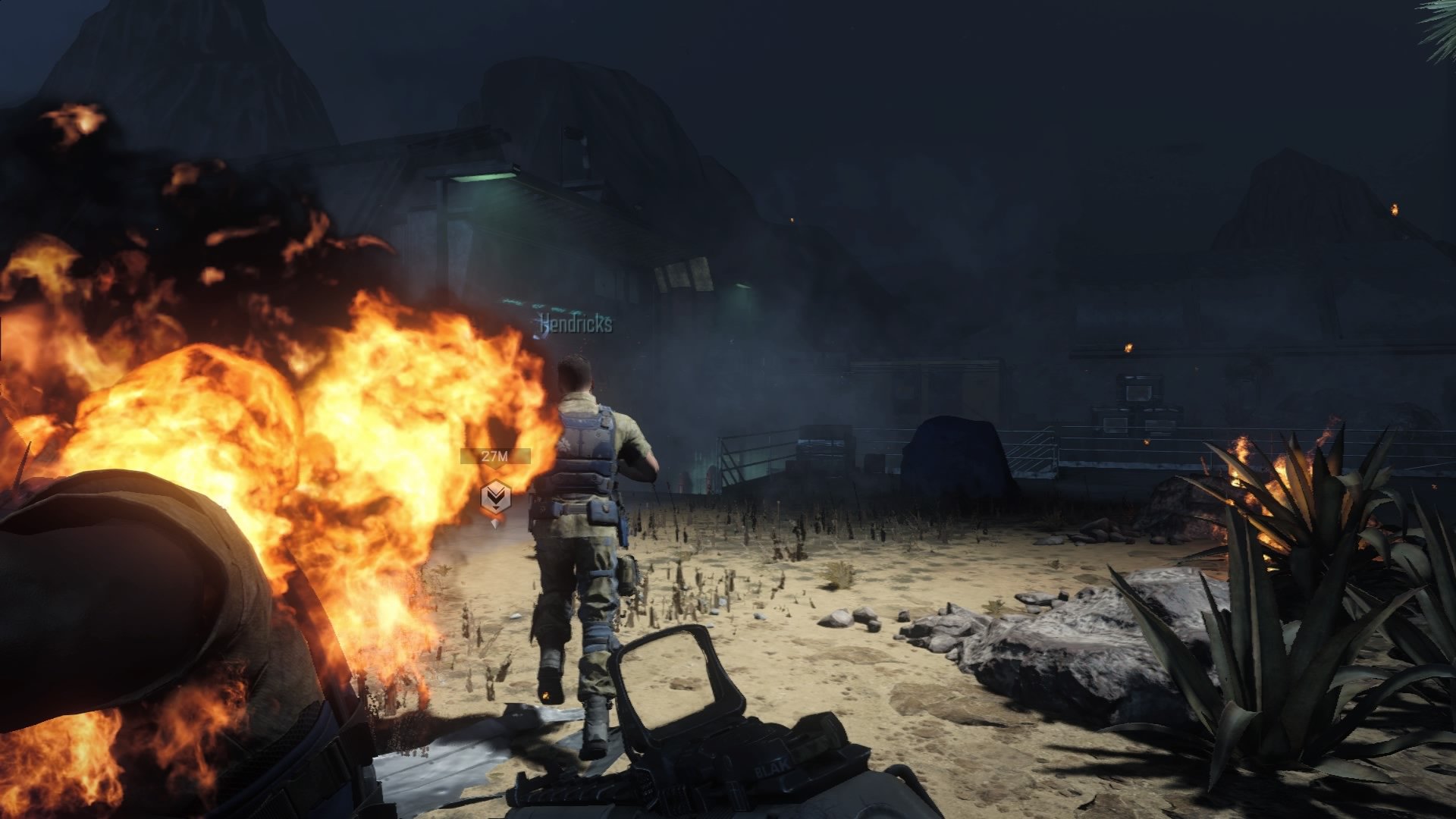Image resolution: width=1456 pixels, height=819 pixels.
Task: Click the small white arrow below the waypoint
Action: tap(494, 523)
